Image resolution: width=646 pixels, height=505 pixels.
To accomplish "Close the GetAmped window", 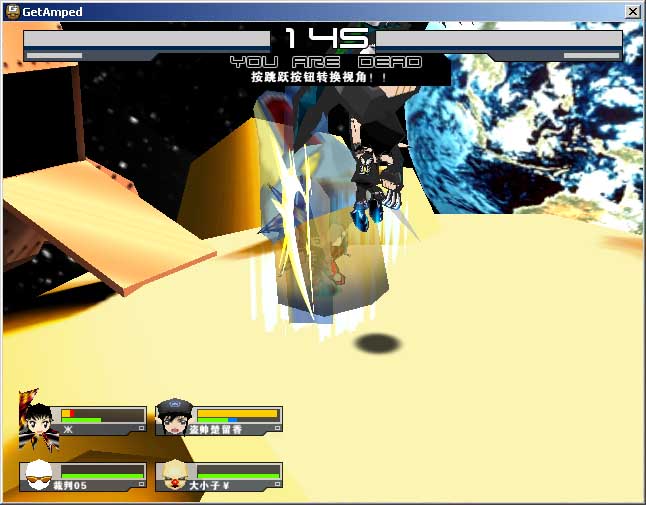I will coord(632,11).
